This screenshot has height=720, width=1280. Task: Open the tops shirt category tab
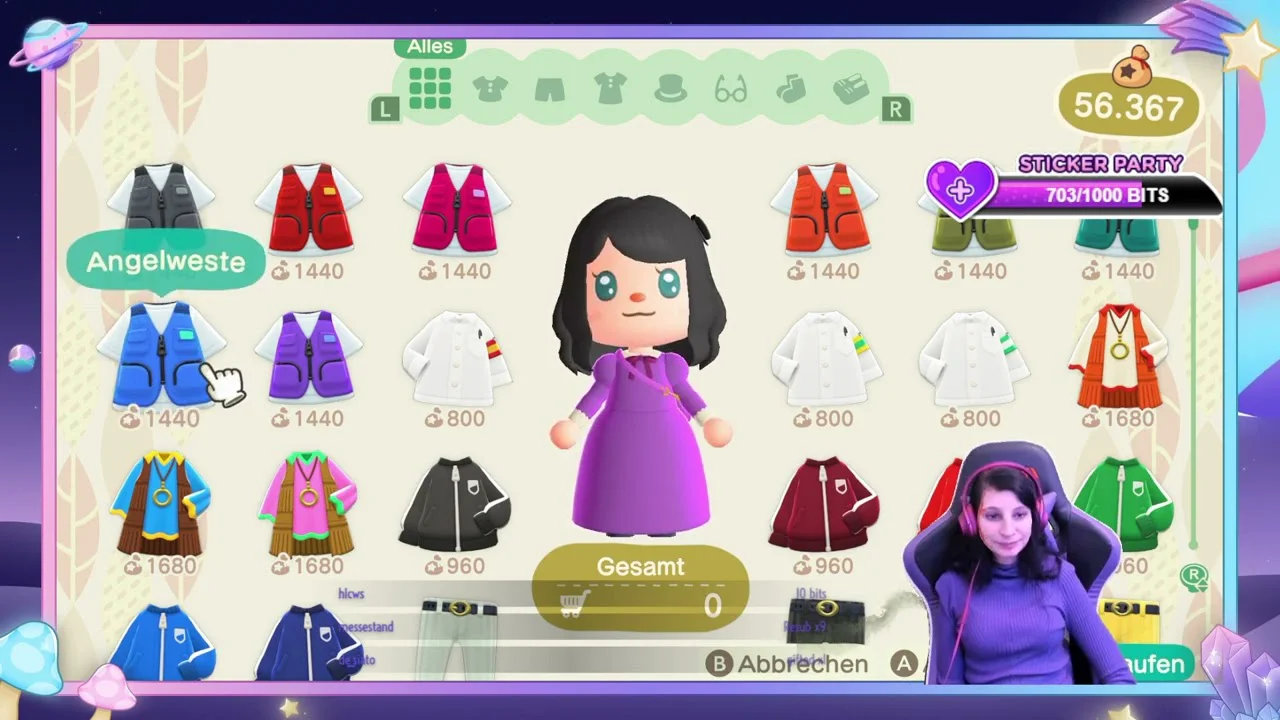(x=490, y=89)
